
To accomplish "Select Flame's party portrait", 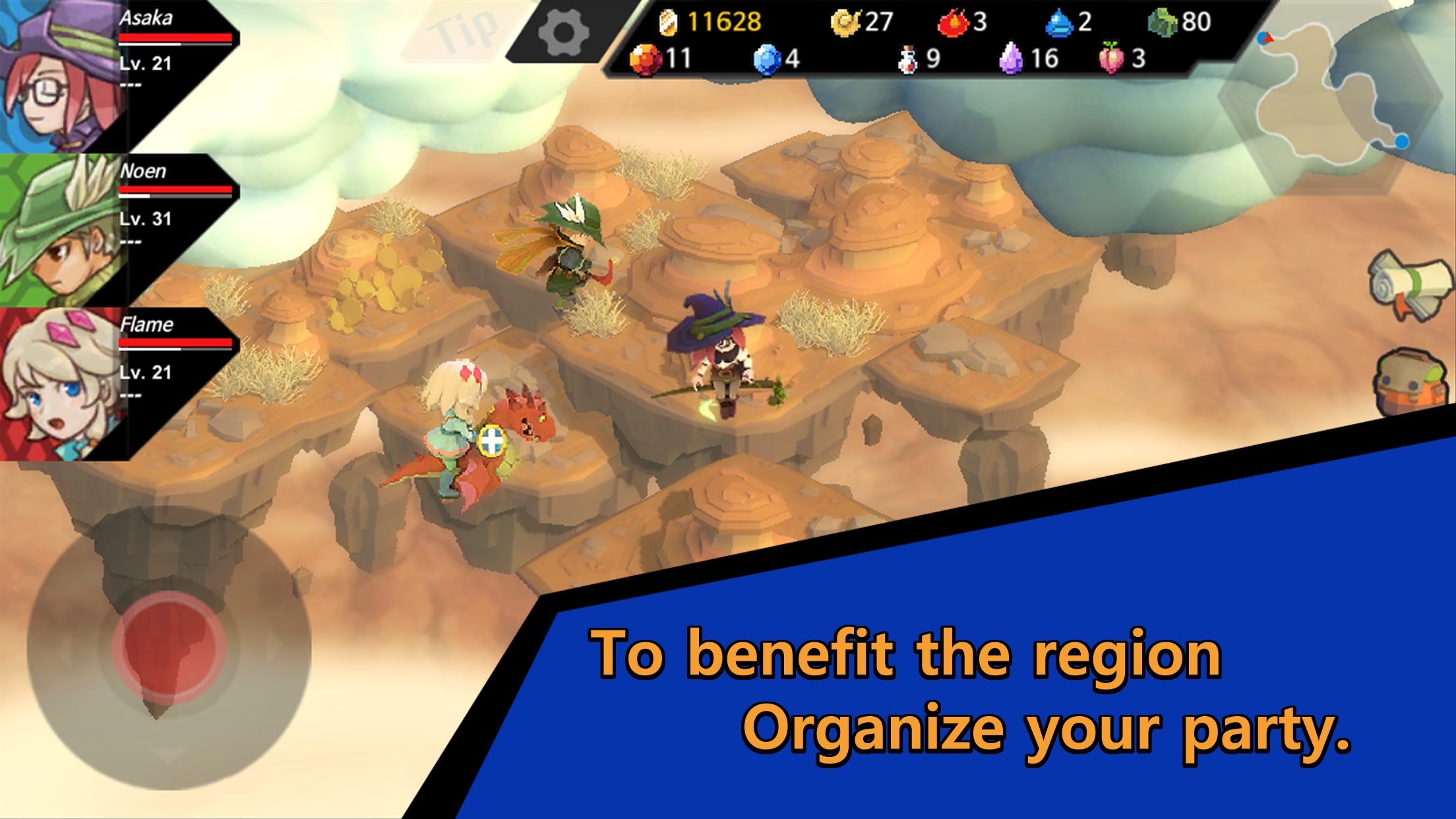I will point(59,384).
